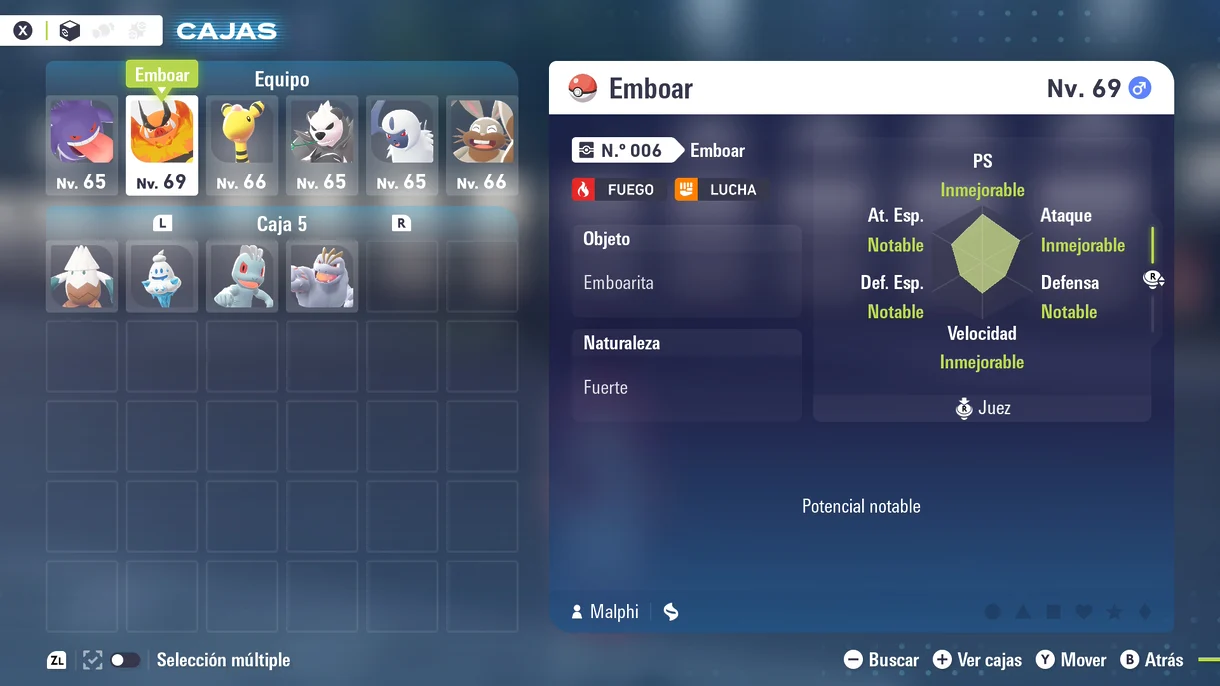Viewport: 1220px width, 686px height.
Task: Click the markings row of shapes
Action: [1068, 612]
